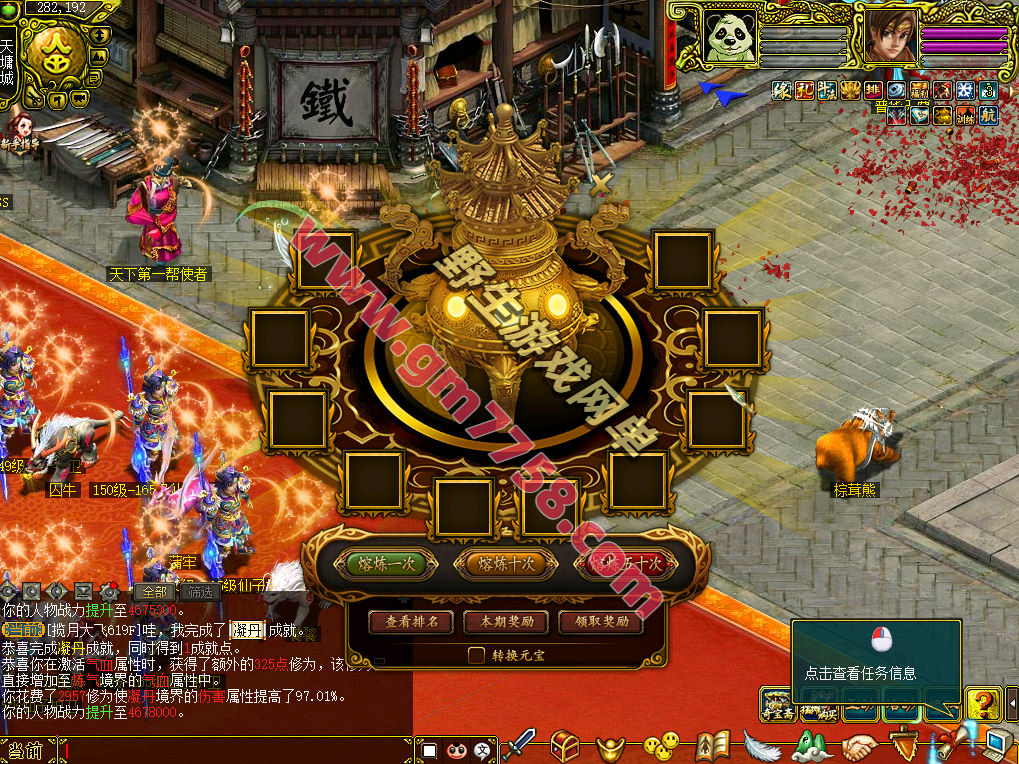
Task: Open the 筛选 chat filter option
Action: click(200, 591)
